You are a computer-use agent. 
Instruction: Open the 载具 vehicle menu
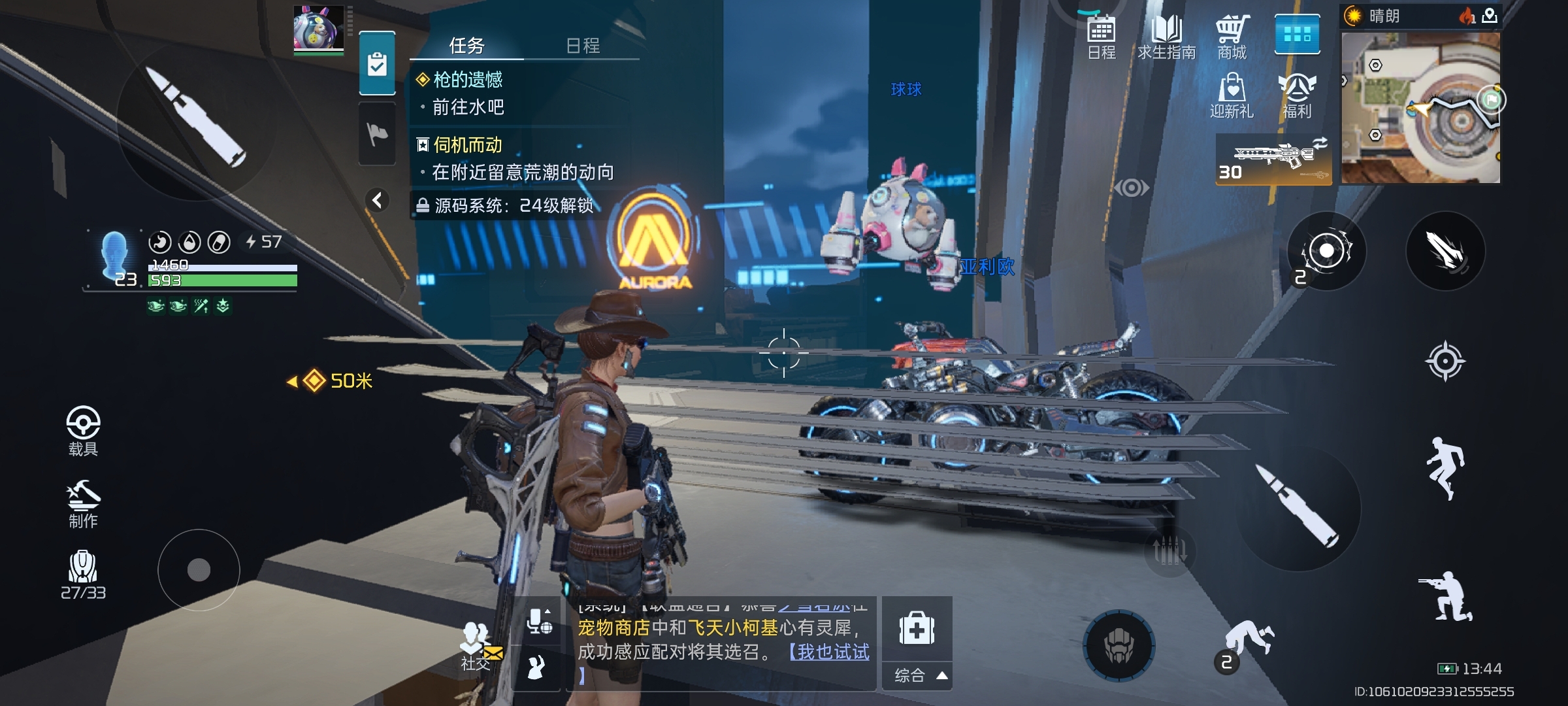pyautogui.click(x=83, y=430)
